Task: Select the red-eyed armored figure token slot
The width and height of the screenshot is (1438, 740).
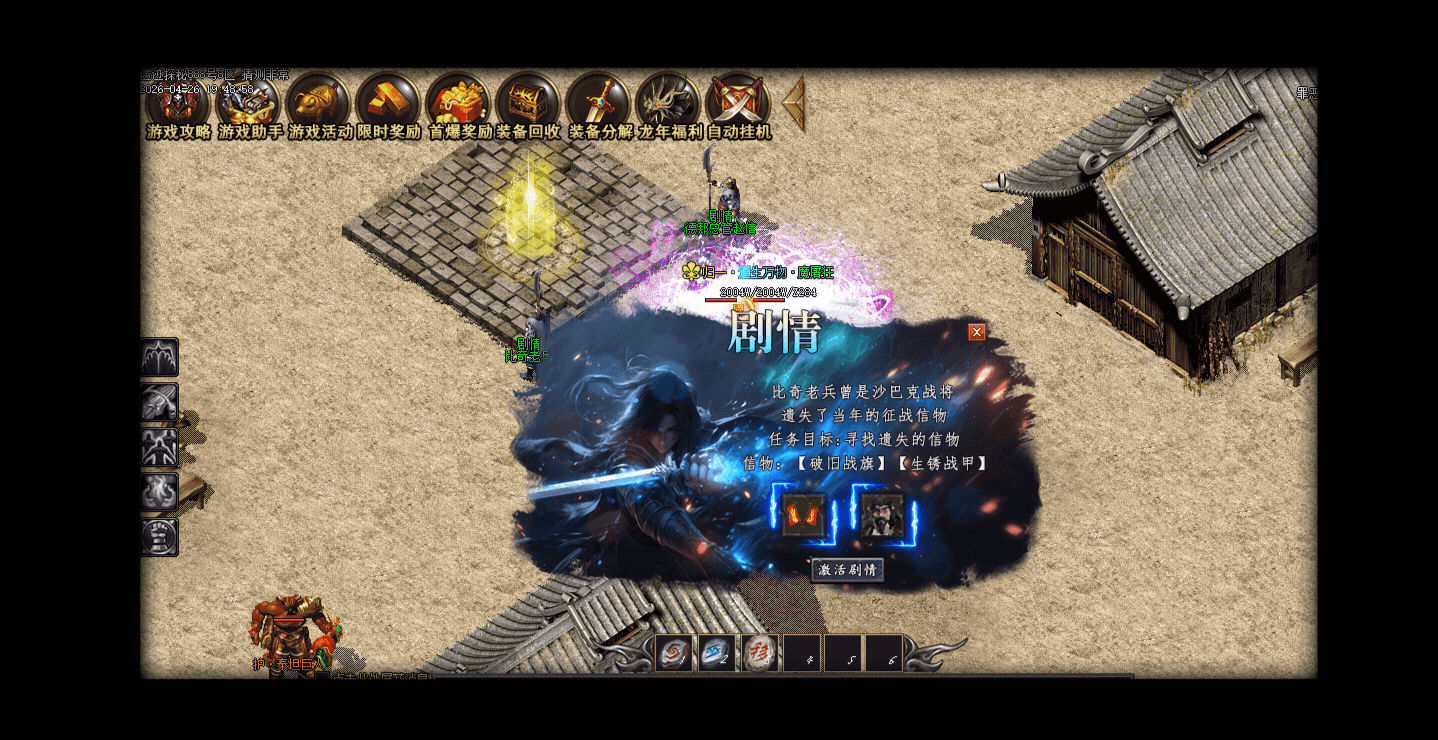Action: click(882, 515)
